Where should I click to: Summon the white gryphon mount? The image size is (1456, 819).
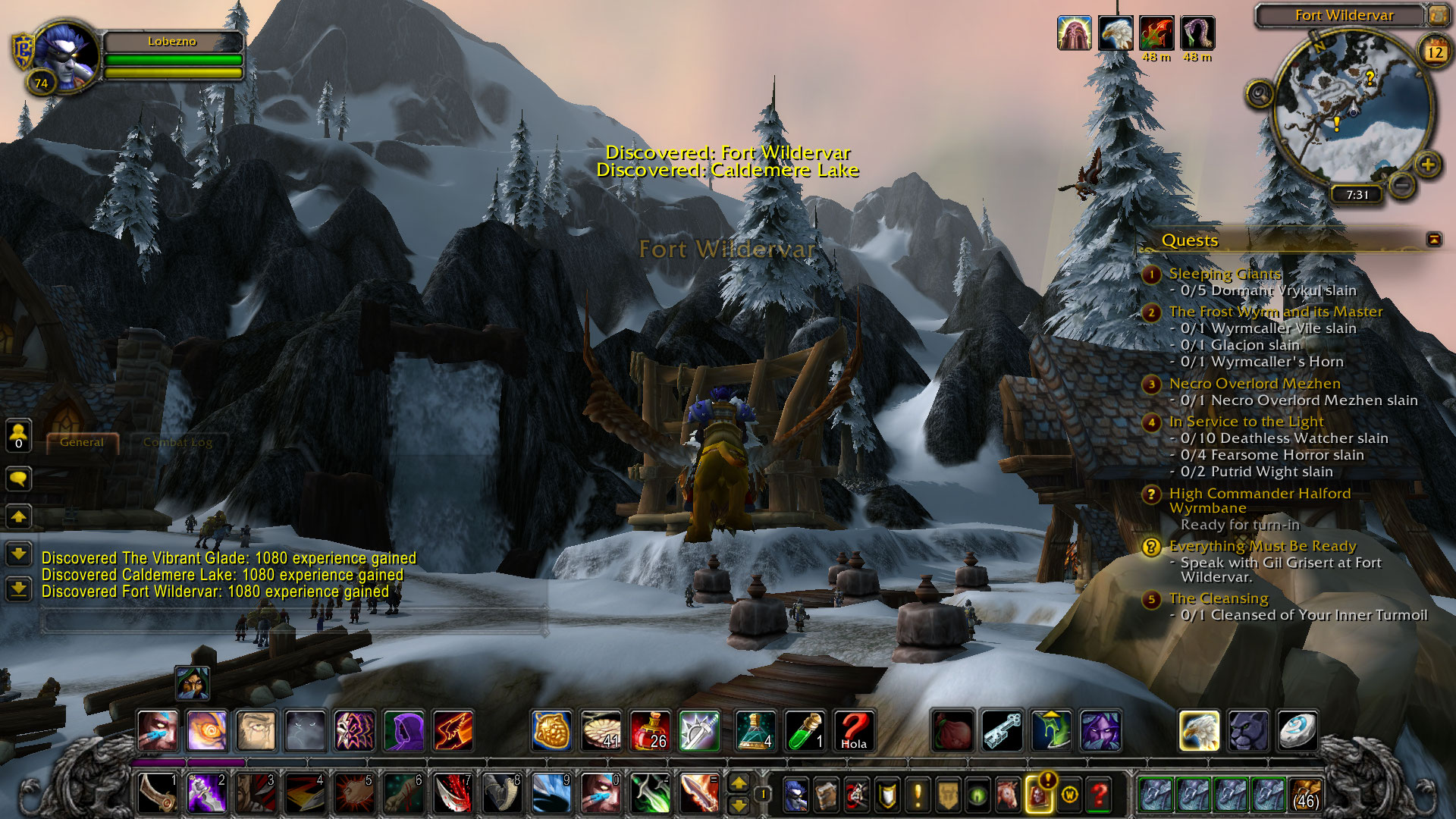1199,731
